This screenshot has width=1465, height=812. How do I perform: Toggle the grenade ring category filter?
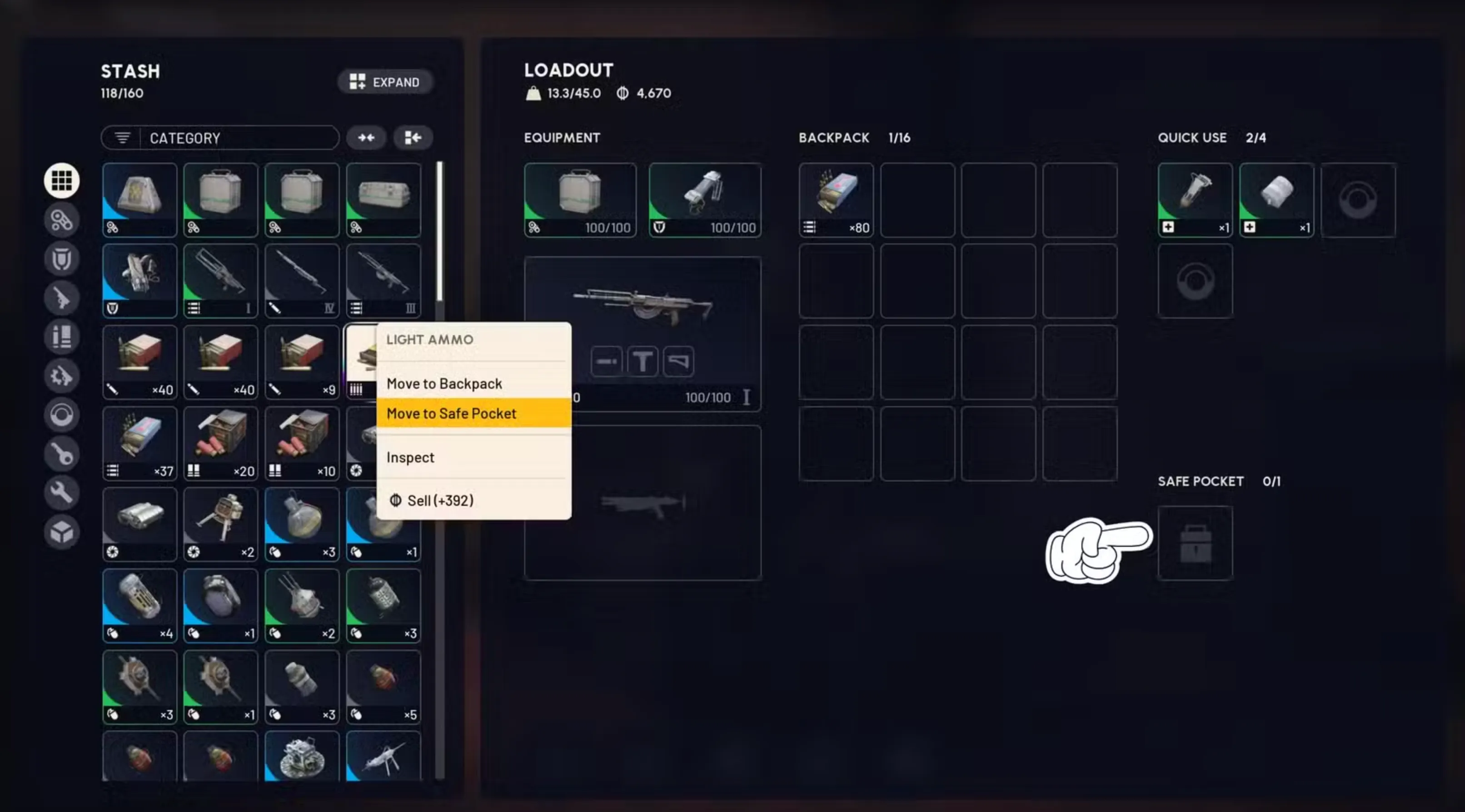pyautogui.click(x=61, y=416)
